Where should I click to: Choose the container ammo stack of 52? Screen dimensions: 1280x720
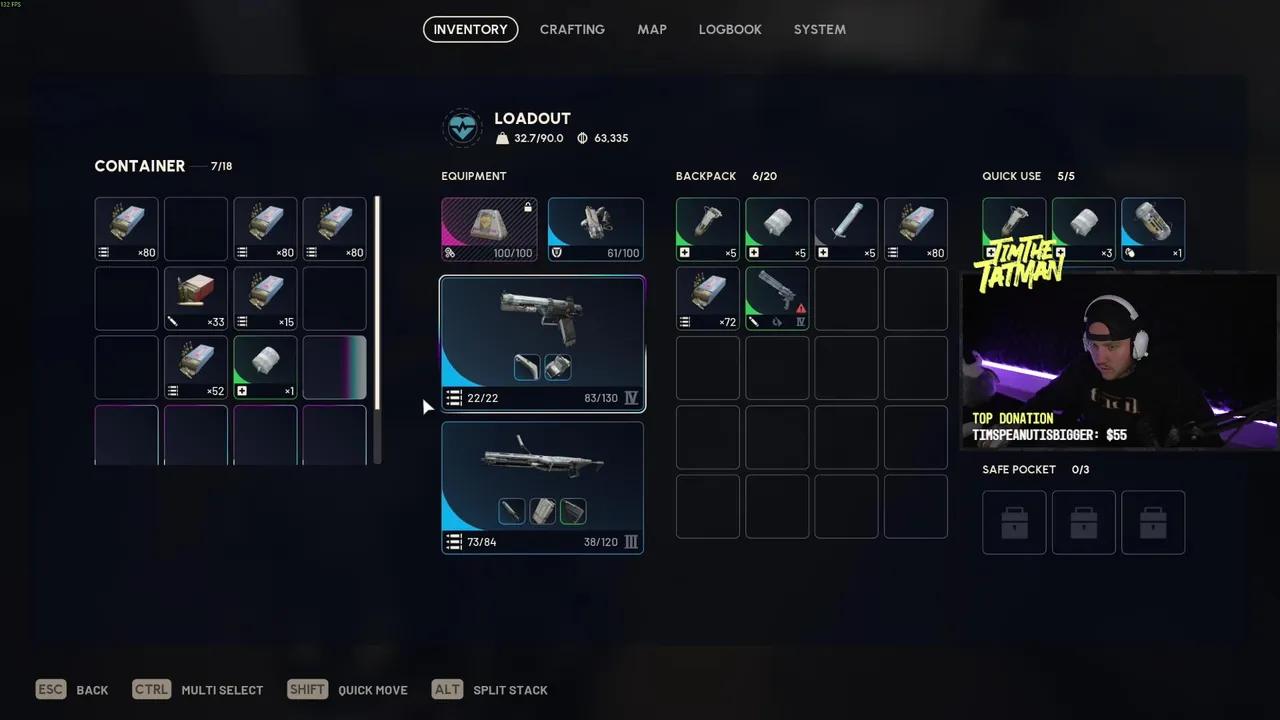[196, 368]
